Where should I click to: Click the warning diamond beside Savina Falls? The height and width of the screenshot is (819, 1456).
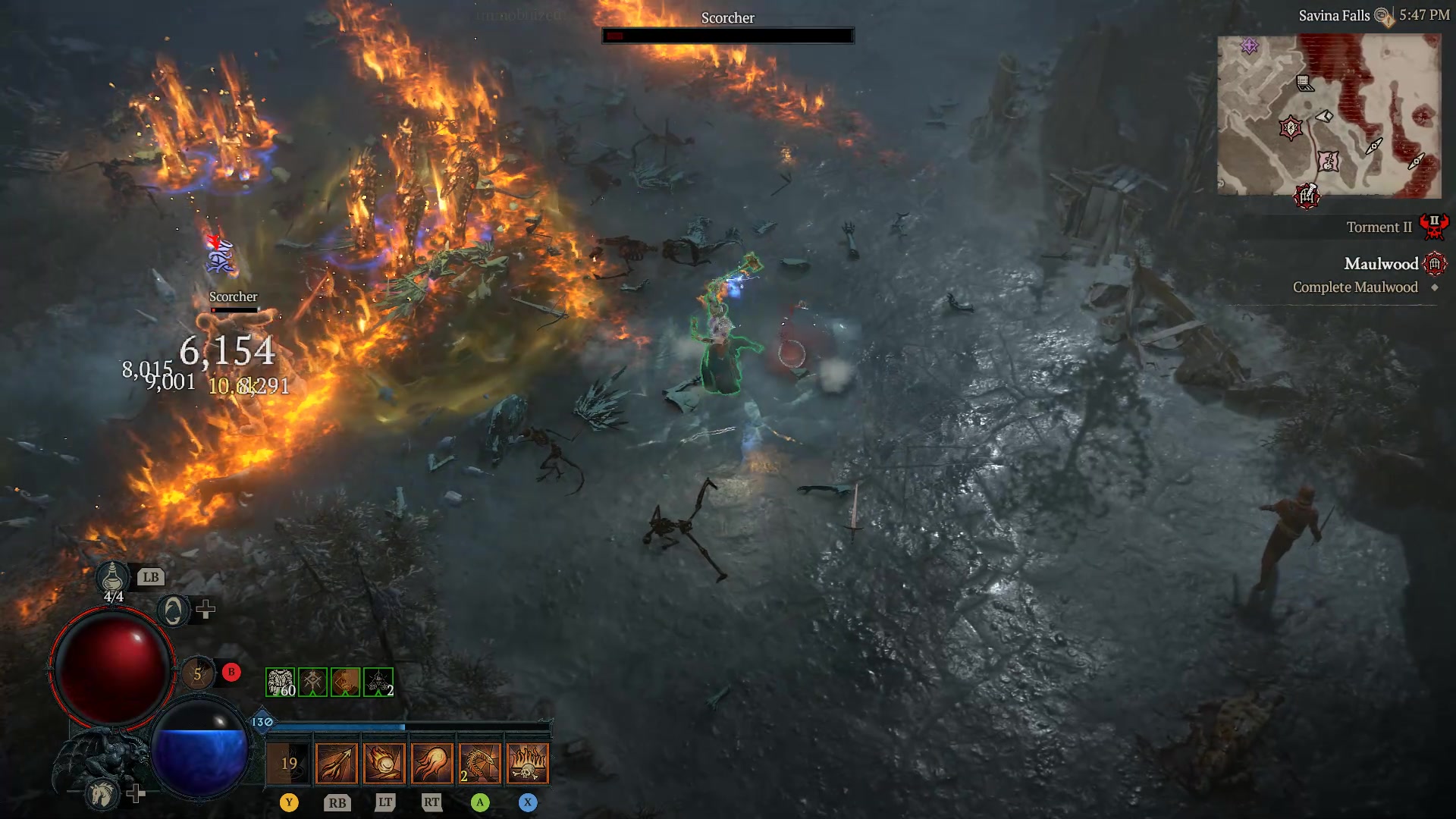pos(1388,20)
